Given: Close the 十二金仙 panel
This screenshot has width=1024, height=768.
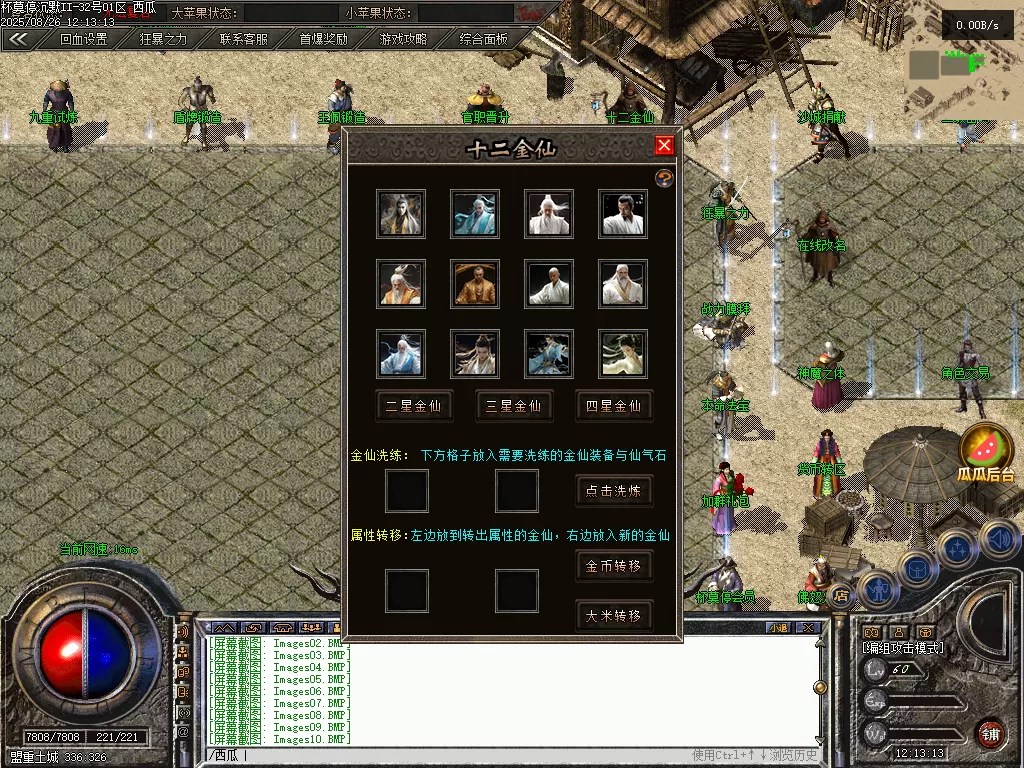Looking at the screenshot, I should [x=664, y=146].
